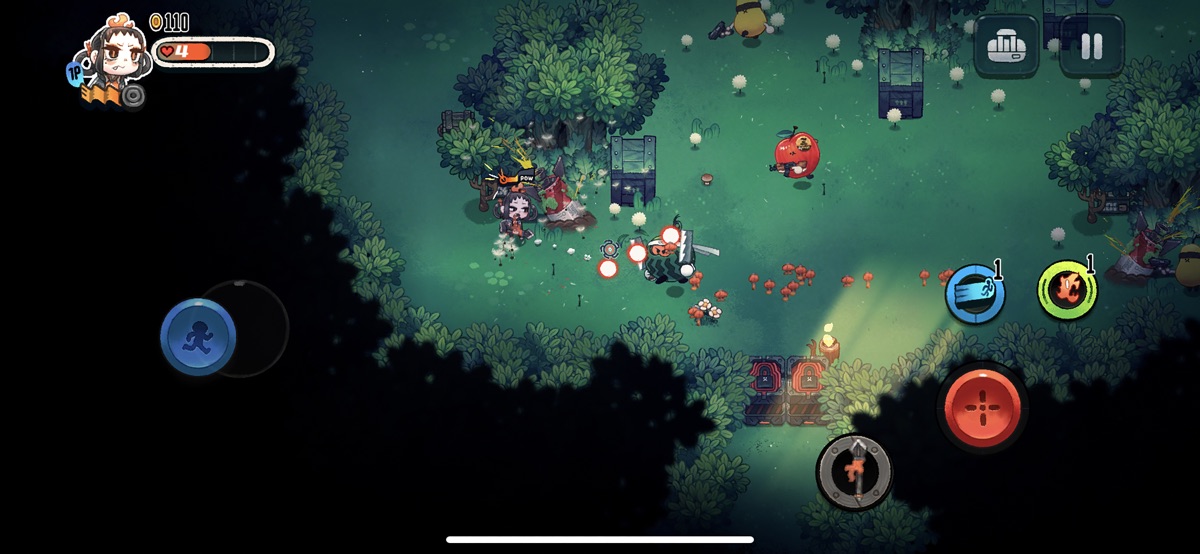Tap the red crosshair attack button
The width and height of the screenshot is (1200, 554).
tap(982, 408)
